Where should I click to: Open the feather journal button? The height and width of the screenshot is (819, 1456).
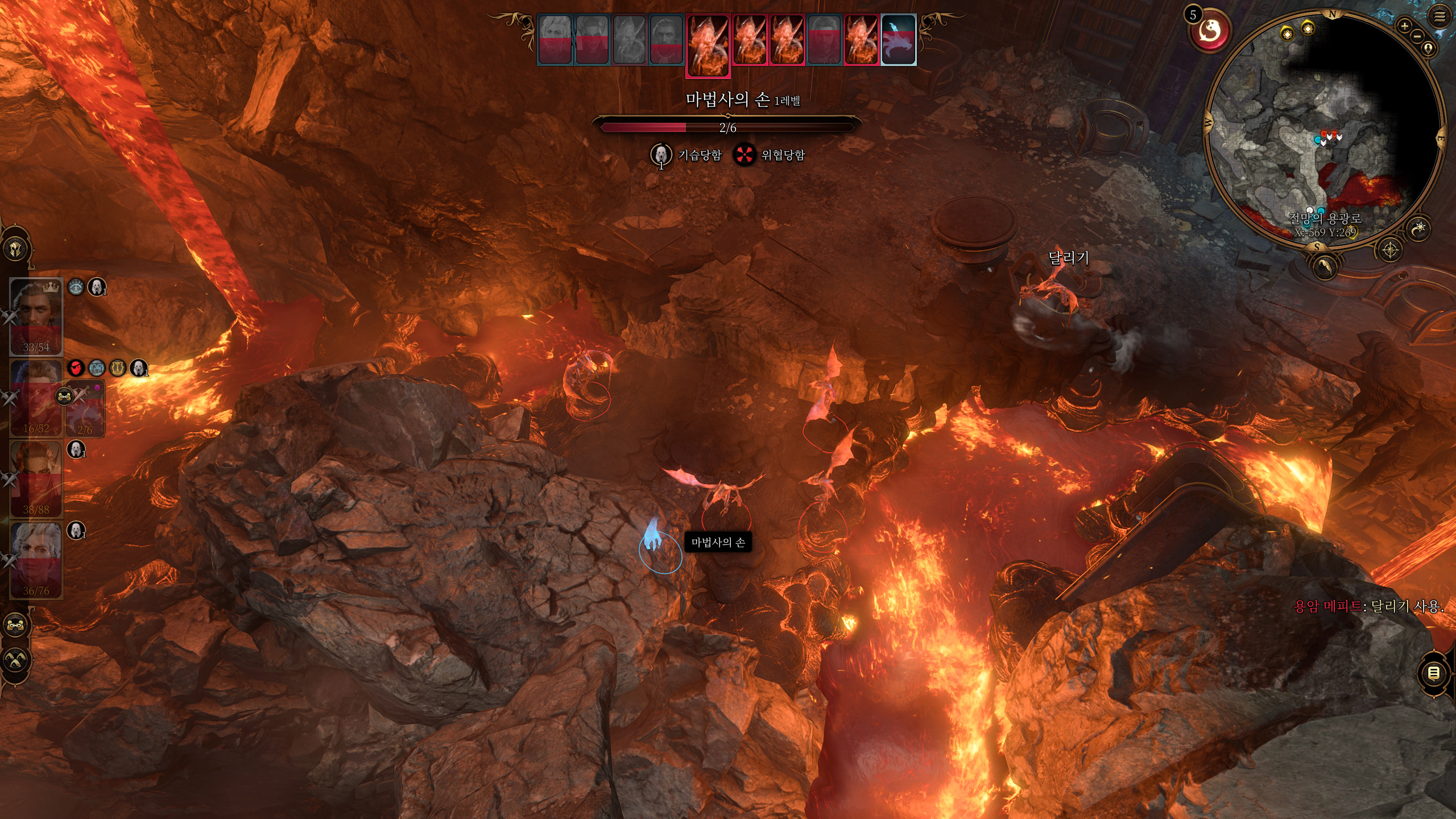pos(1325,266)
